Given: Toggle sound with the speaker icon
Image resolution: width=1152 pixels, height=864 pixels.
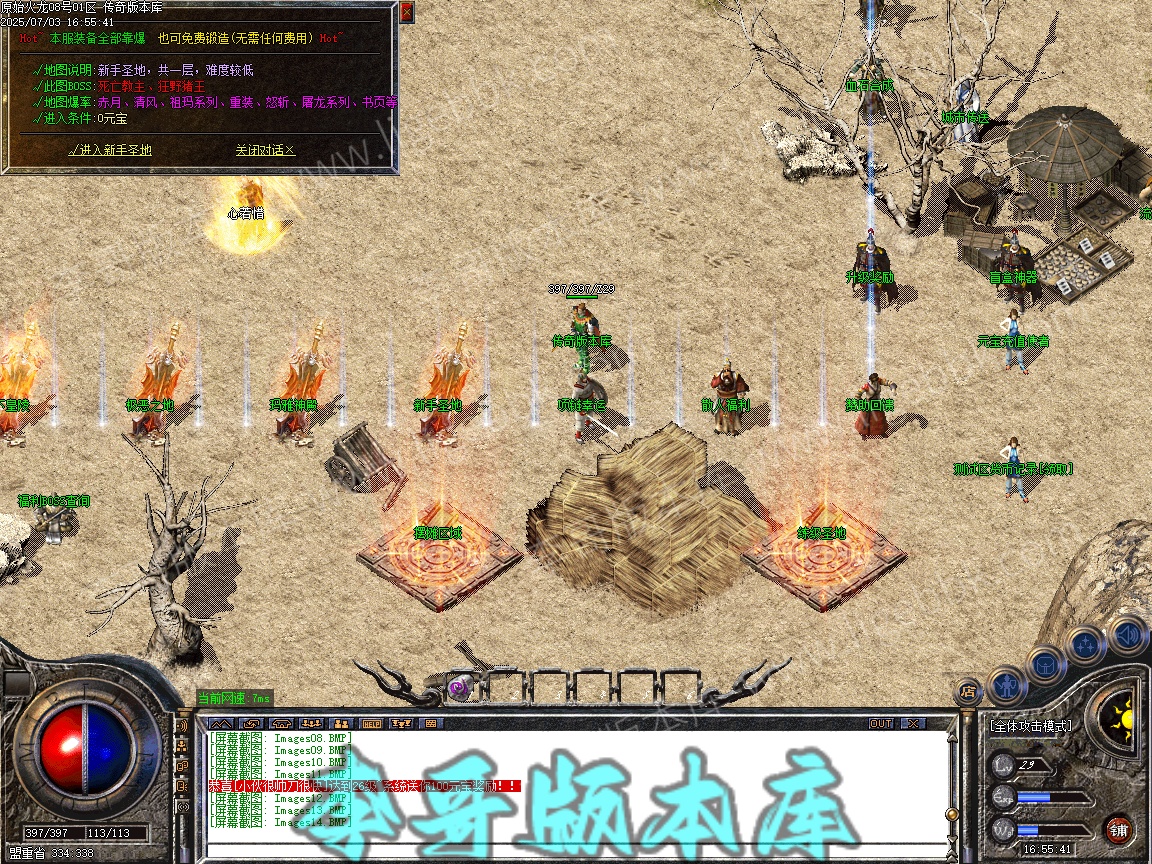Looking at the screenshot, I should click(1127, 632).
